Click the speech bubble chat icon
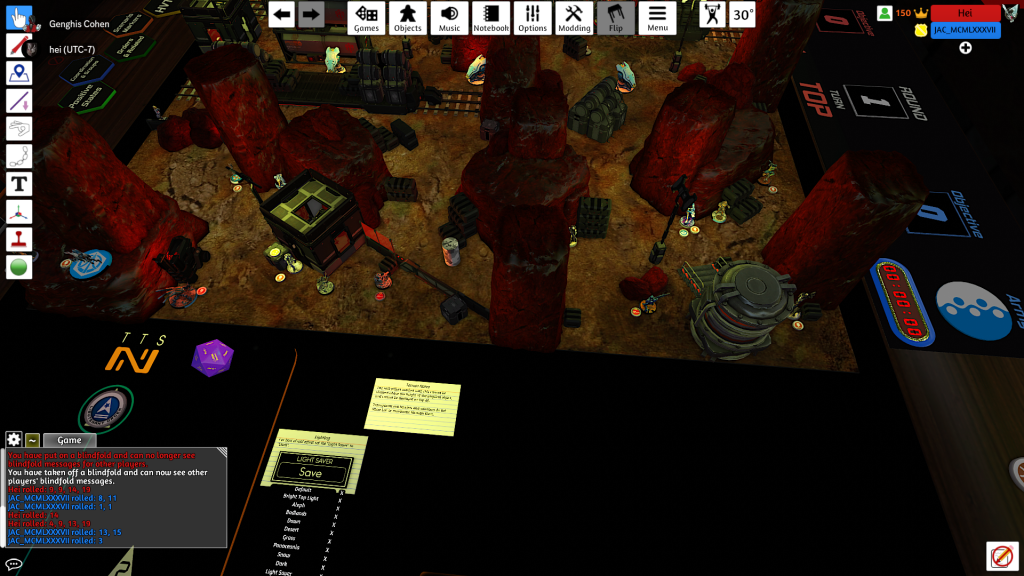Image resolution: width=1024 pixels, height=576 pixels. pos(14,564)
